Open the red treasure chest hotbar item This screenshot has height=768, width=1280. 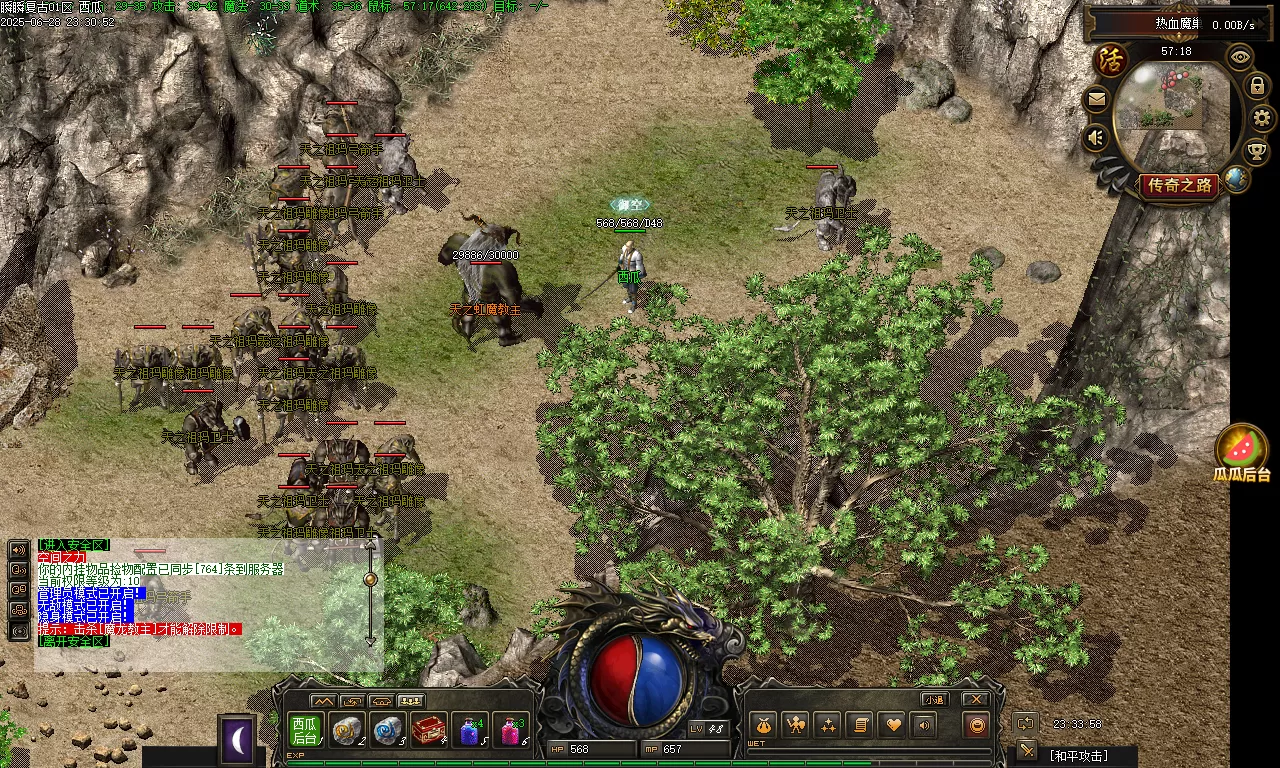click(x=429, y=731)
